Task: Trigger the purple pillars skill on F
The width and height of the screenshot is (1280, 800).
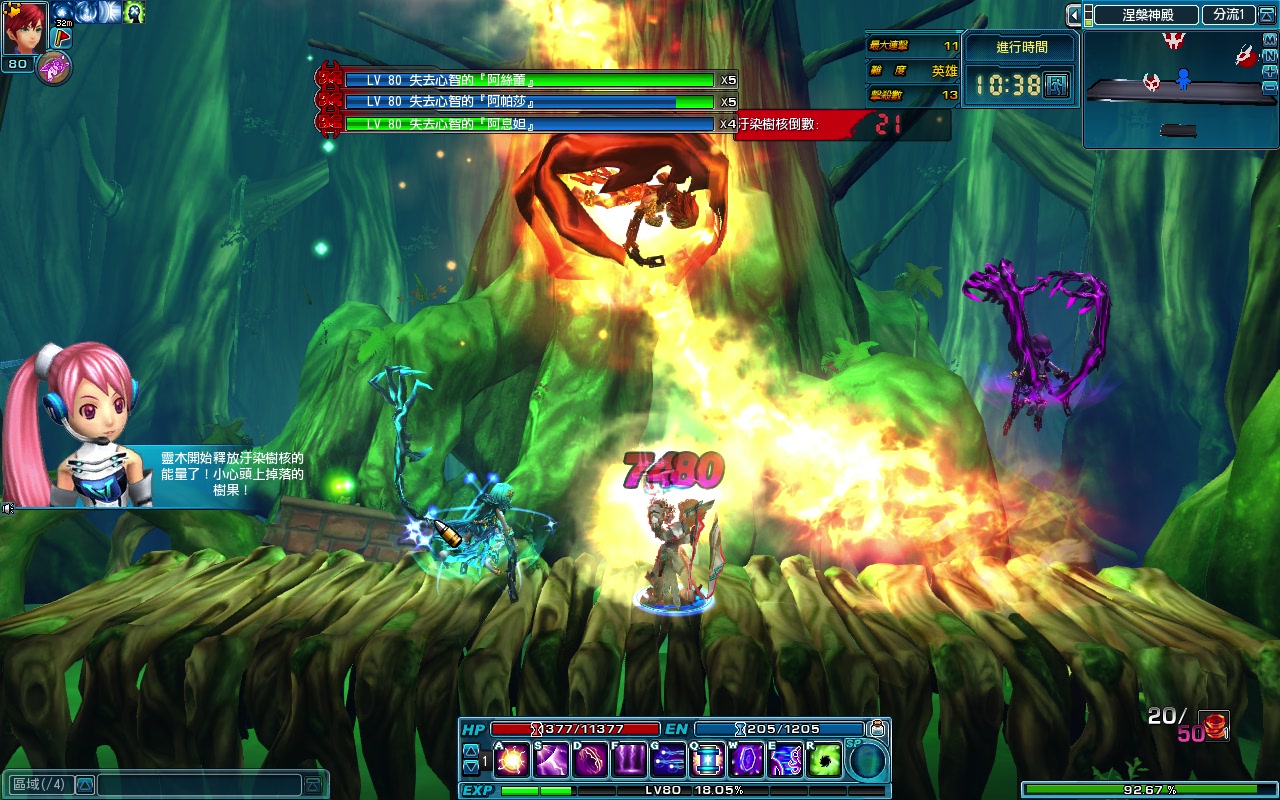Action: [629, 761]
